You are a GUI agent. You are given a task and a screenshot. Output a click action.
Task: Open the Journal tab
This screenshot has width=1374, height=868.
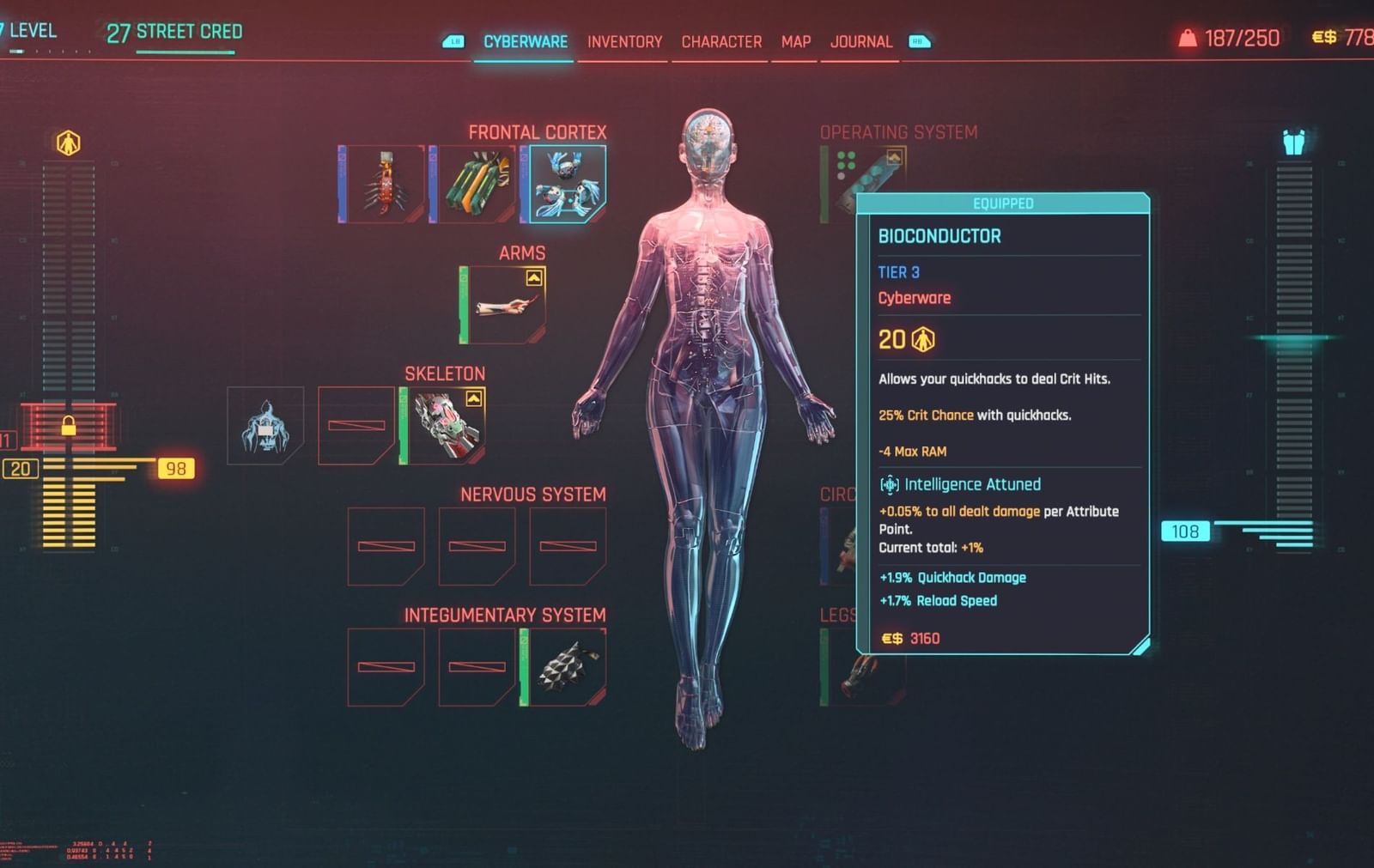(860, 40)
